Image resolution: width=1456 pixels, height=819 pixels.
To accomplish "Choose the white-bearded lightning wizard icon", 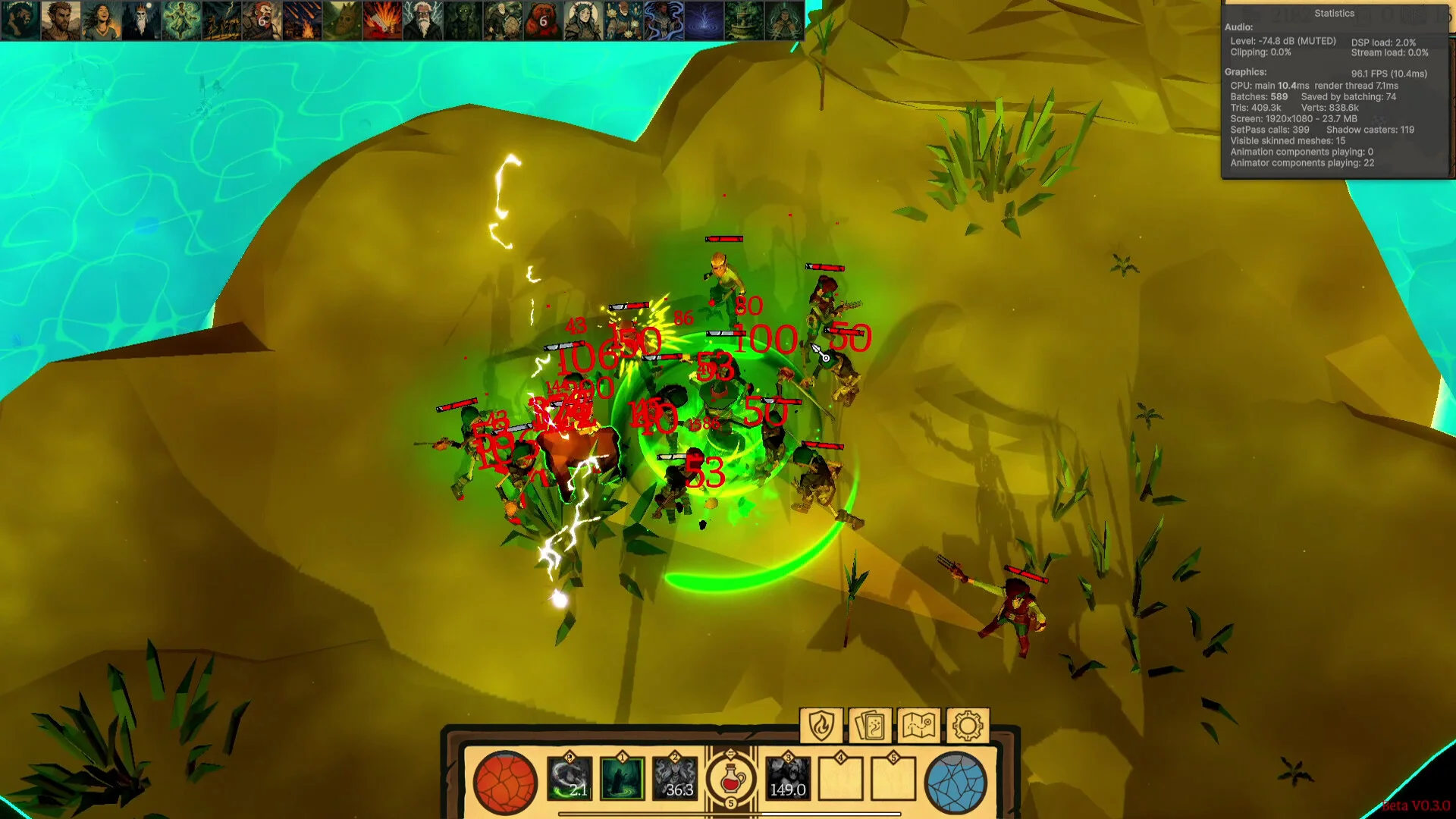I will pyautogui.click(x=422, y=20).
